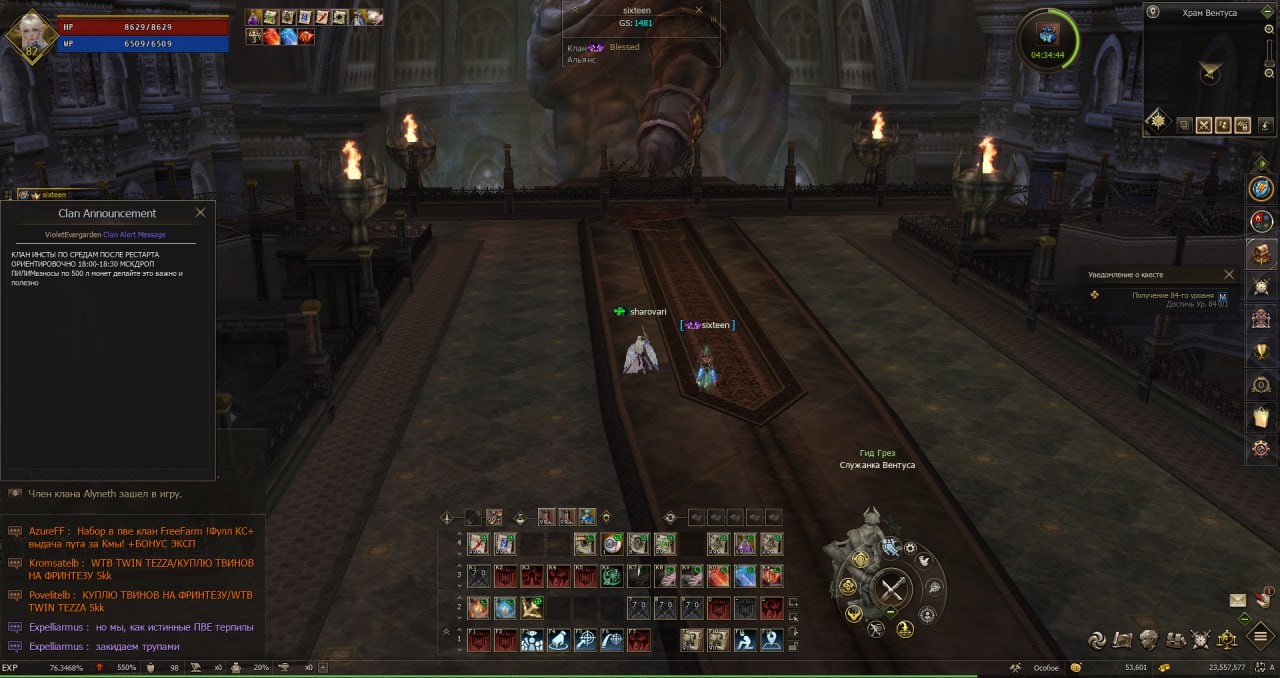Open the shopping bag store icon
Screen dimensions: 1280x678
[x=1261, y=416]
